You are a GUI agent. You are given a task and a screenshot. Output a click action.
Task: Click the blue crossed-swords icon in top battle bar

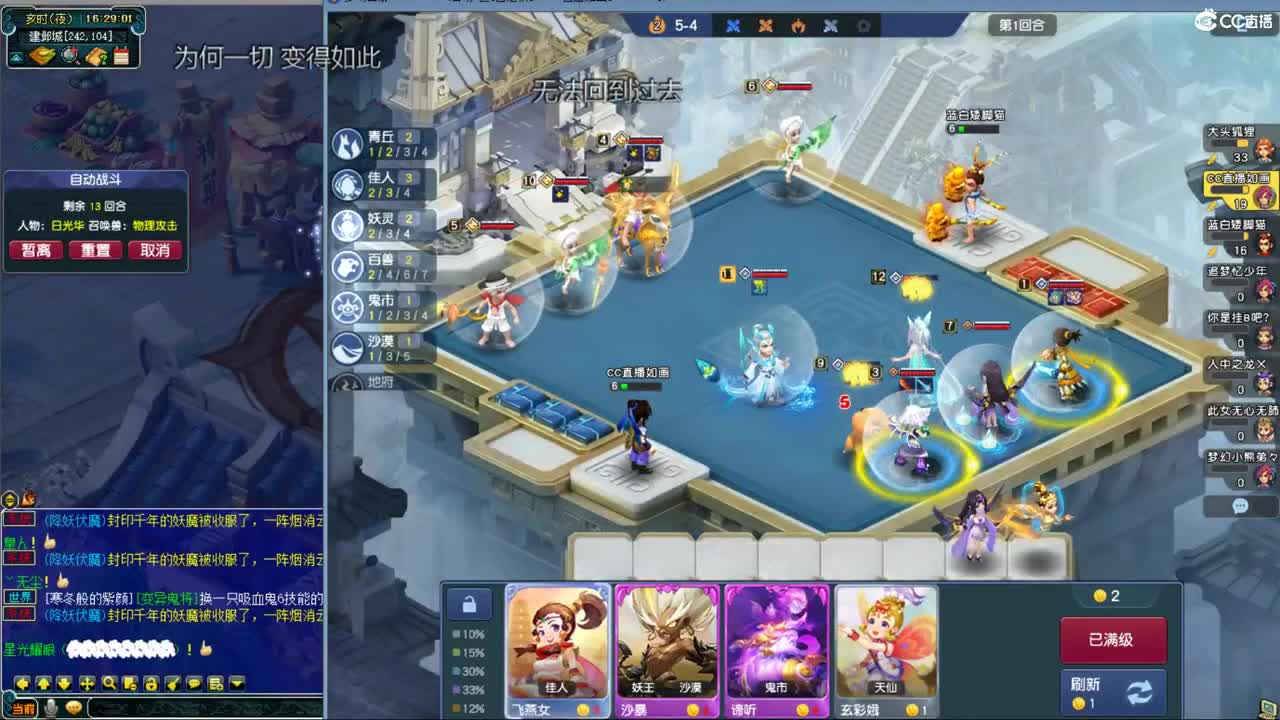click(x=733, y=26)
